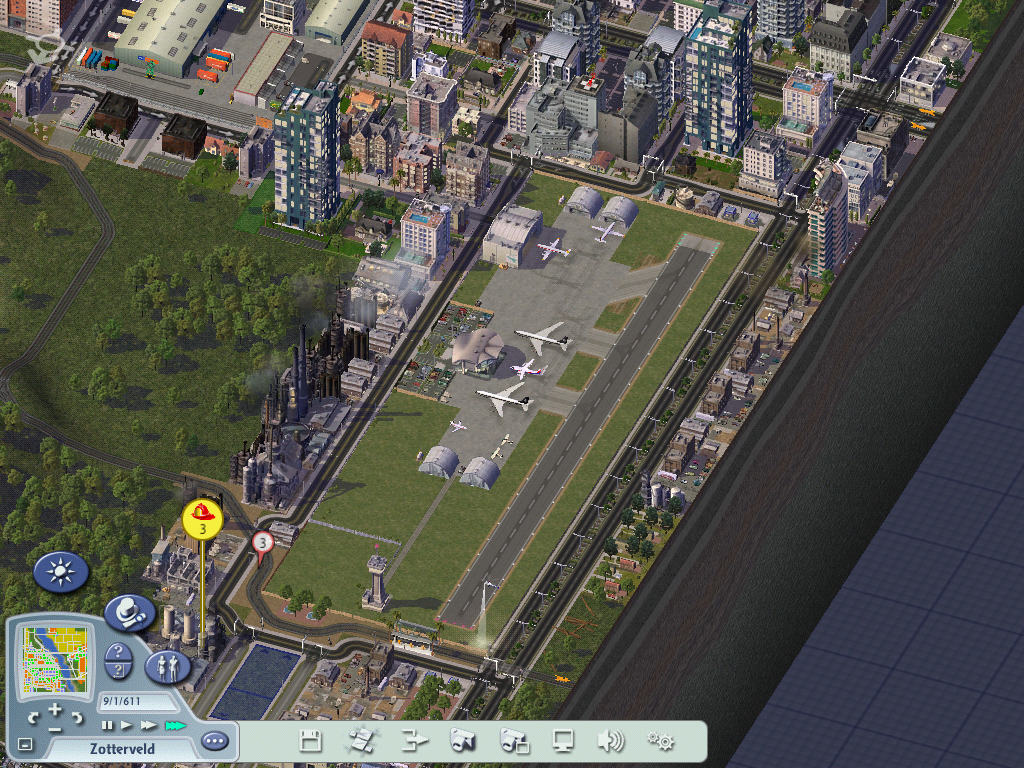Rotate the view counter-clockwise
Viewport: 1024px width, 768px height.
click(34, 717)
